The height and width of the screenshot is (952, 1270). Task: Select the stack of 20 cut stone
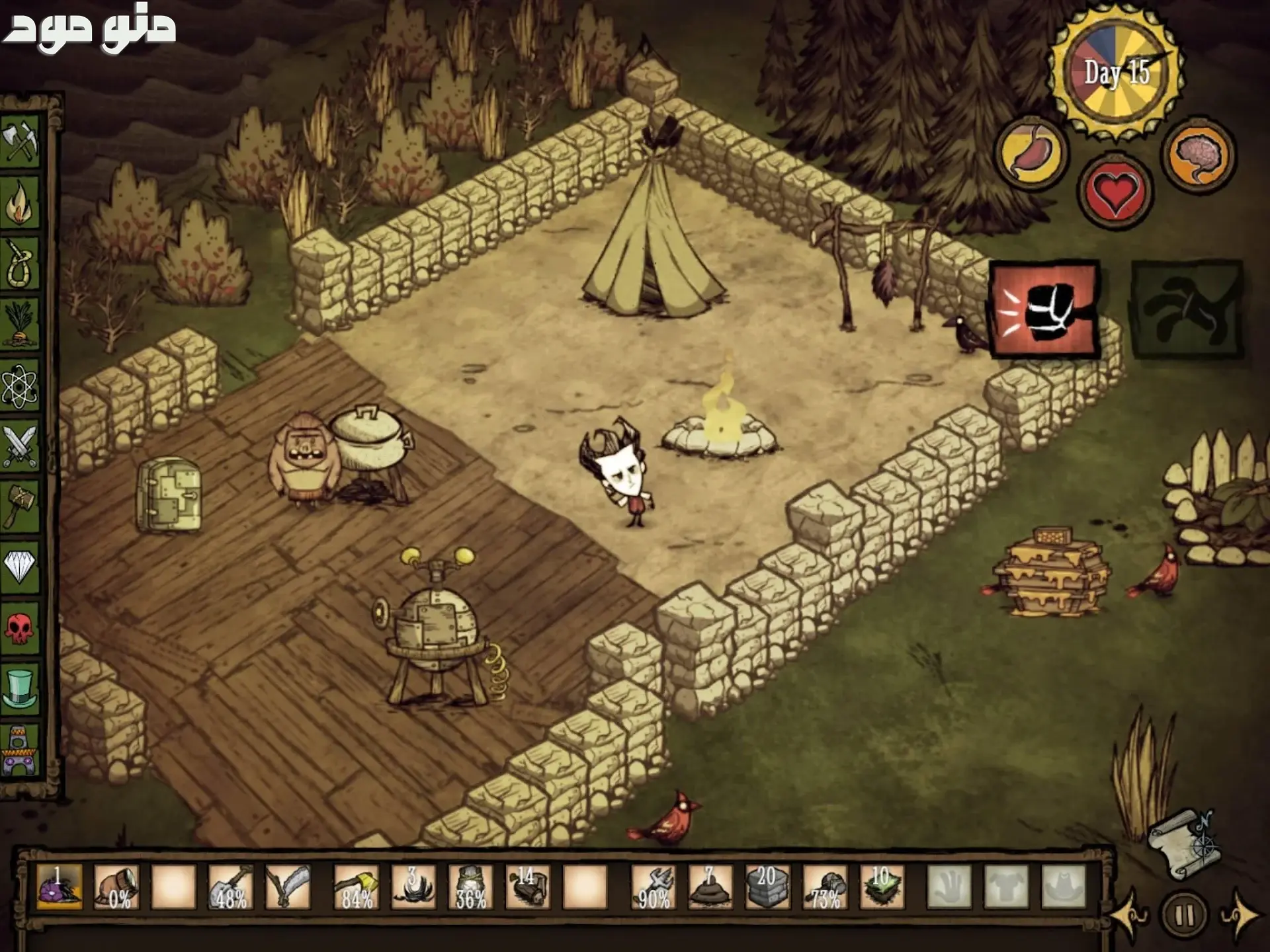pyautogui.click(x=767, y=887)
